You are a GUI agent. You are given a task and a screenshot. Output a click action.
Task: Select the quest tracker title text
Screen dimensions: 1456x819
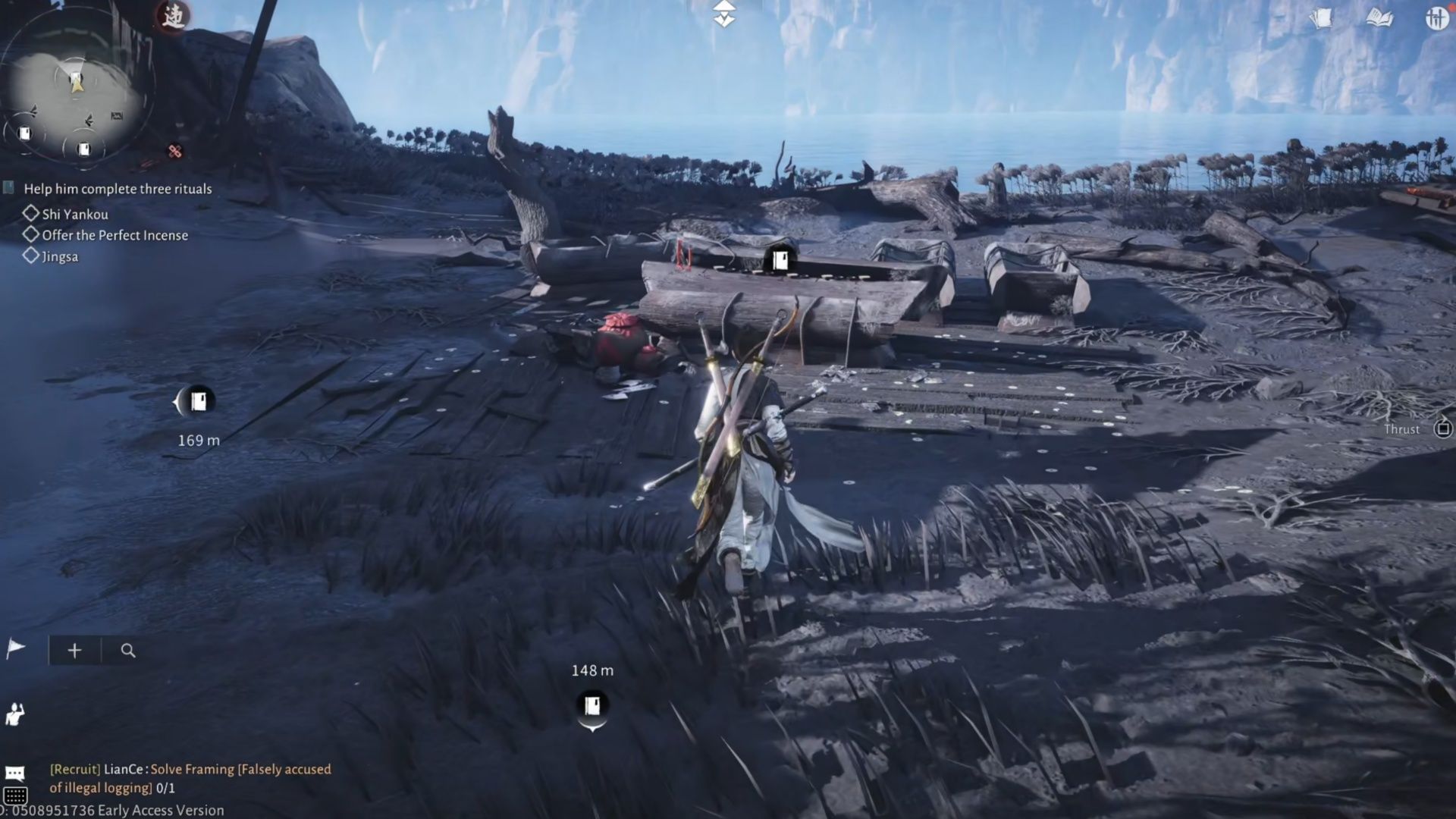(x=118, y=189)
